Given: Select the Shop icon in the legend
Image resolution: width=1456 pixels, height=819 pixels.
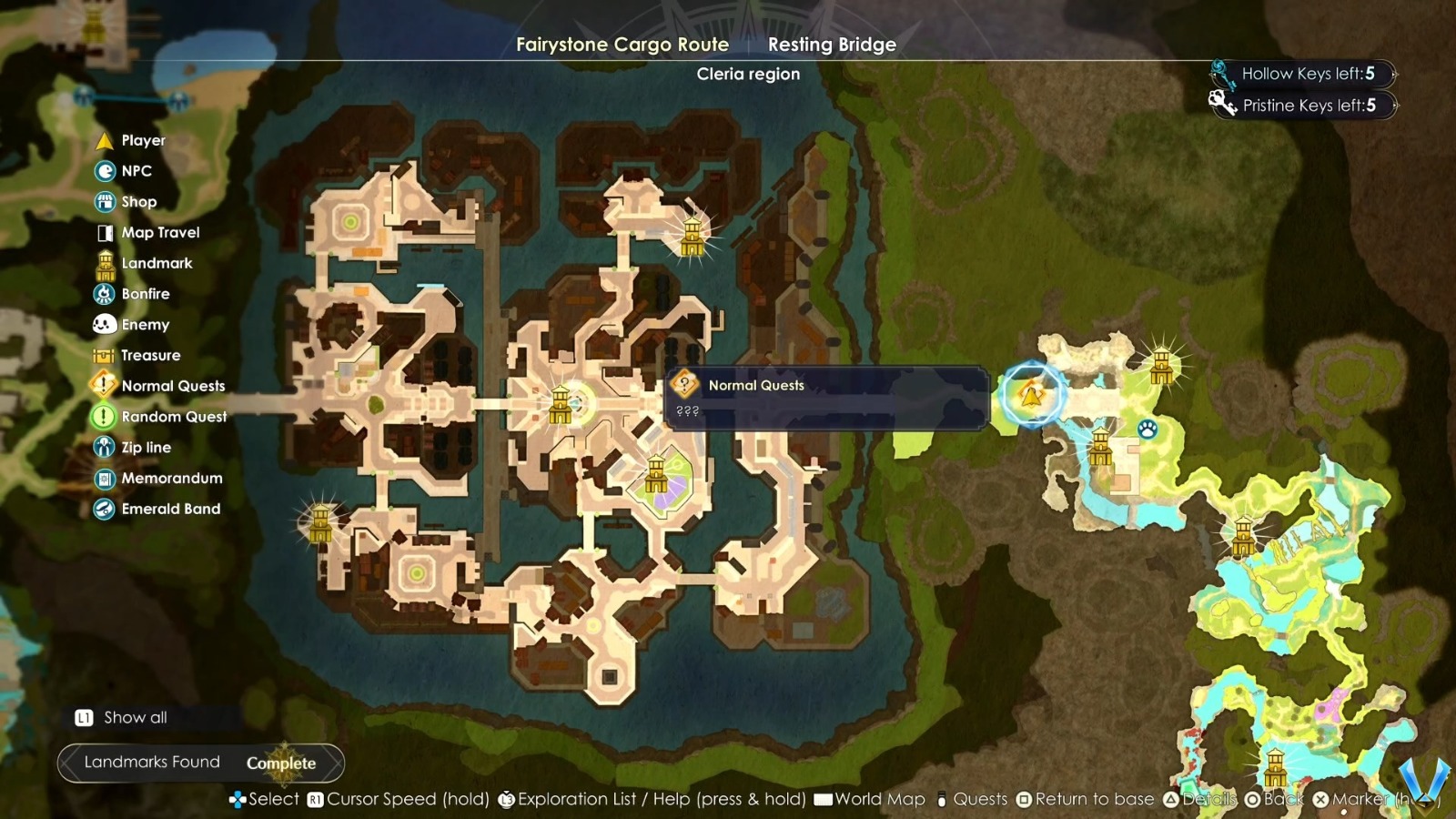Looking at the screenshot, I should pos(104,201).
